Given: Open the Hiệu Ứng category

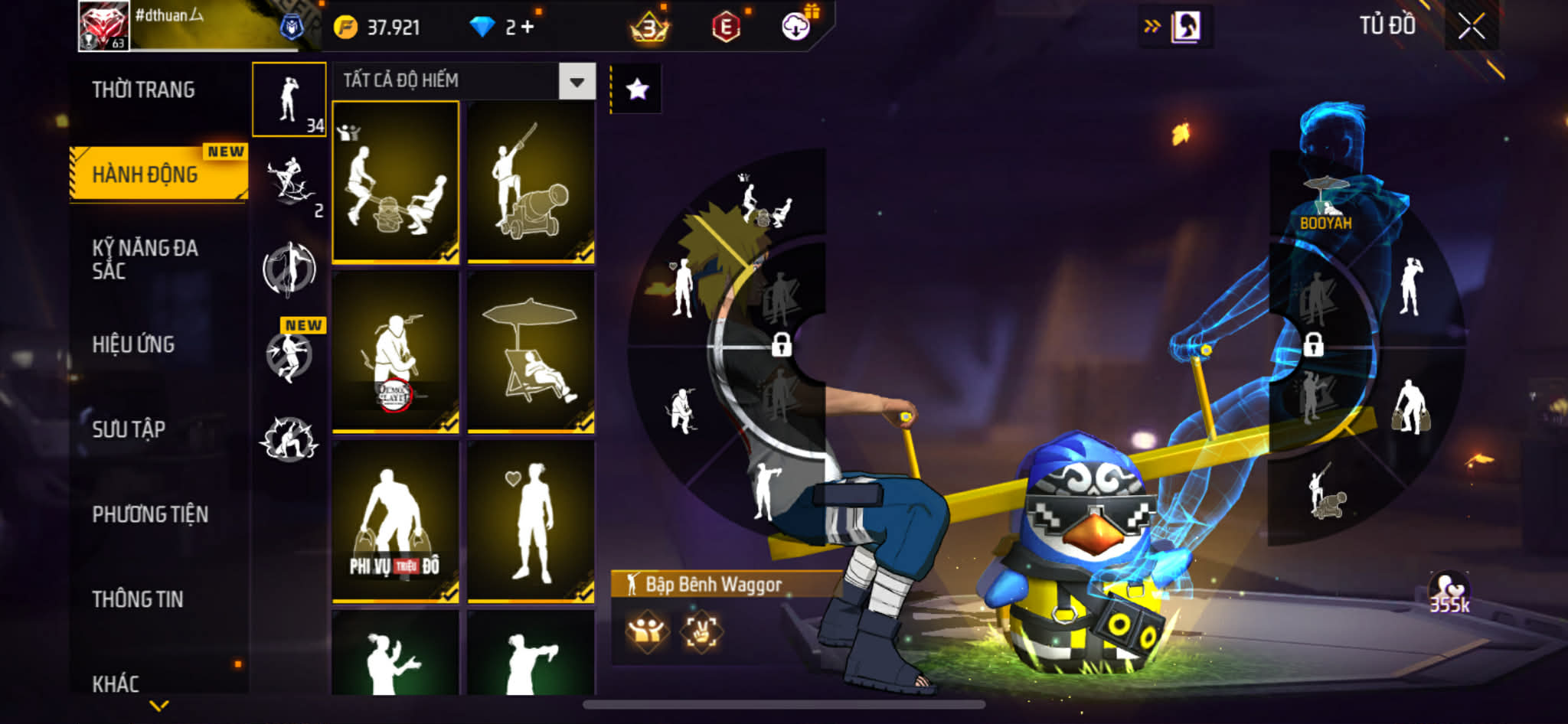Looking at the screenshot, I should coord(133,344).
